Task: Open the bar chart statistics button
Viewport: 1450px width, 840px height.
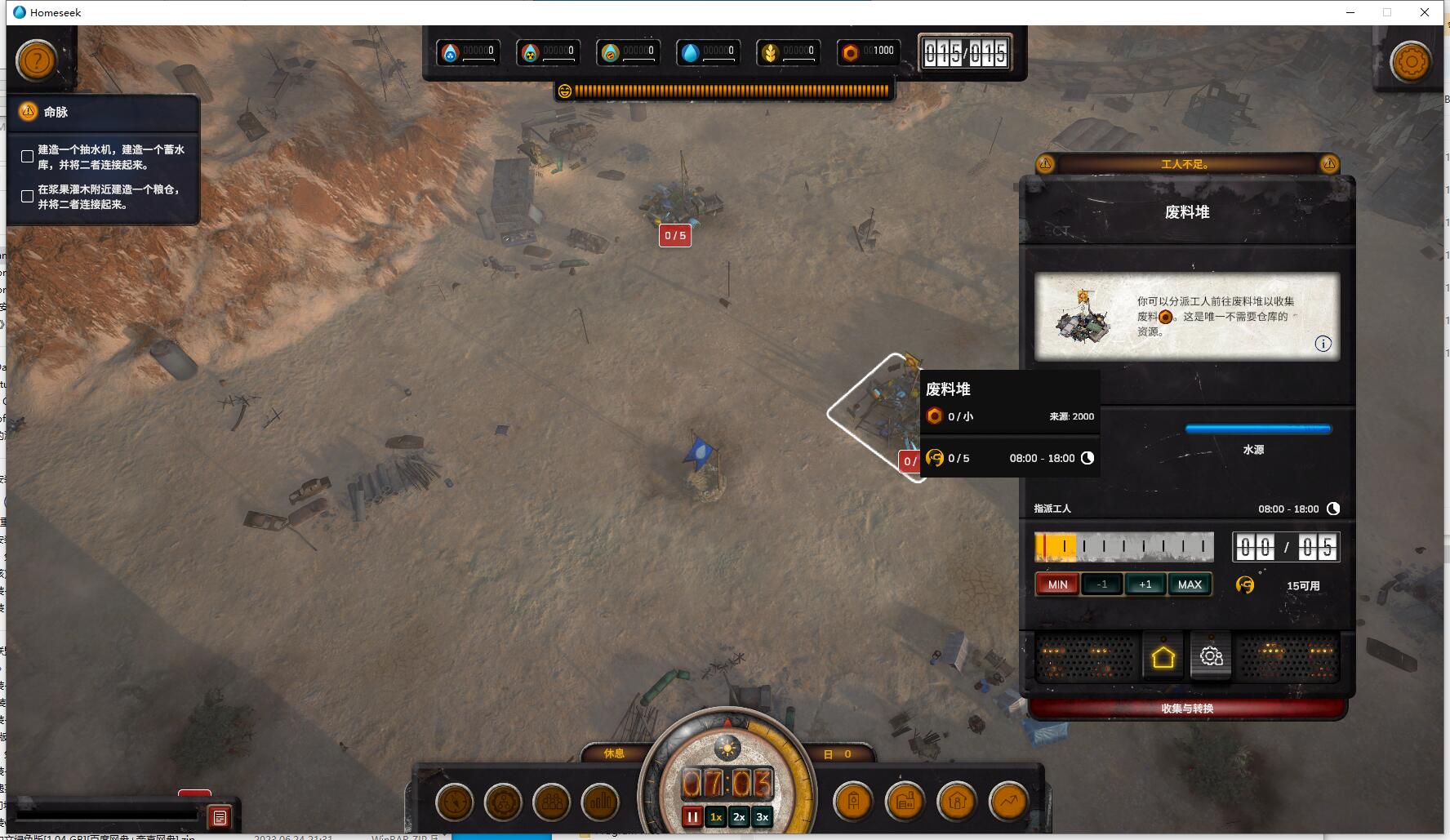Action: coord(600,802)
